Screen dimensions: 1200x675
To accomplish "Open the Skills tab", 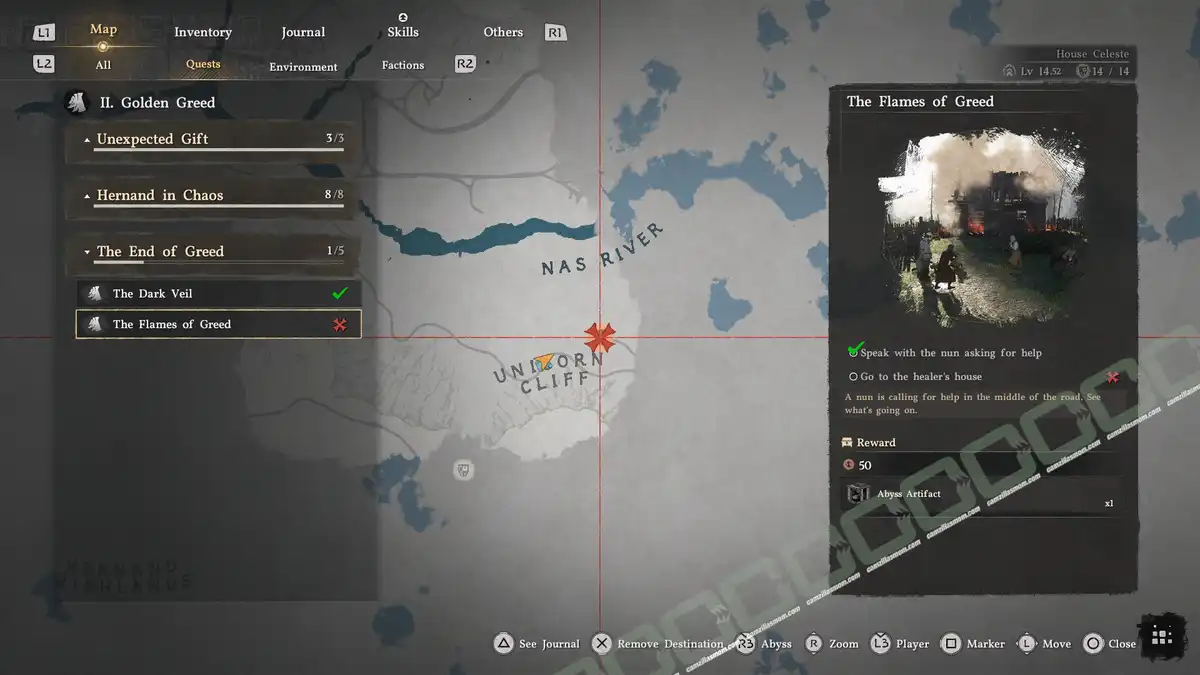I will pos(403,32).
